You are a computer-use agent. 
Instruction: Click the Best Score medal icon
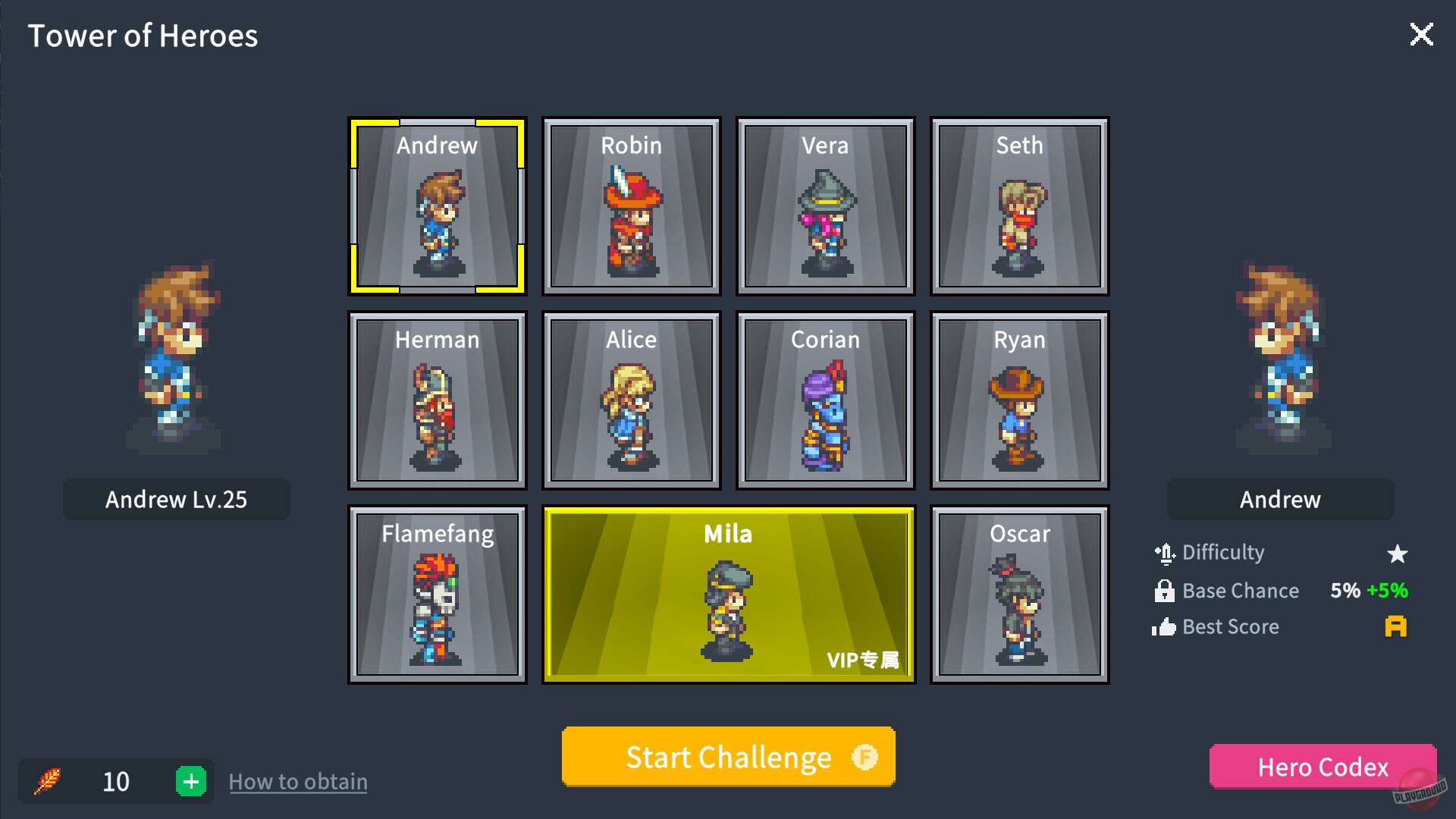pyautogui.click(x=1395, y=627)
